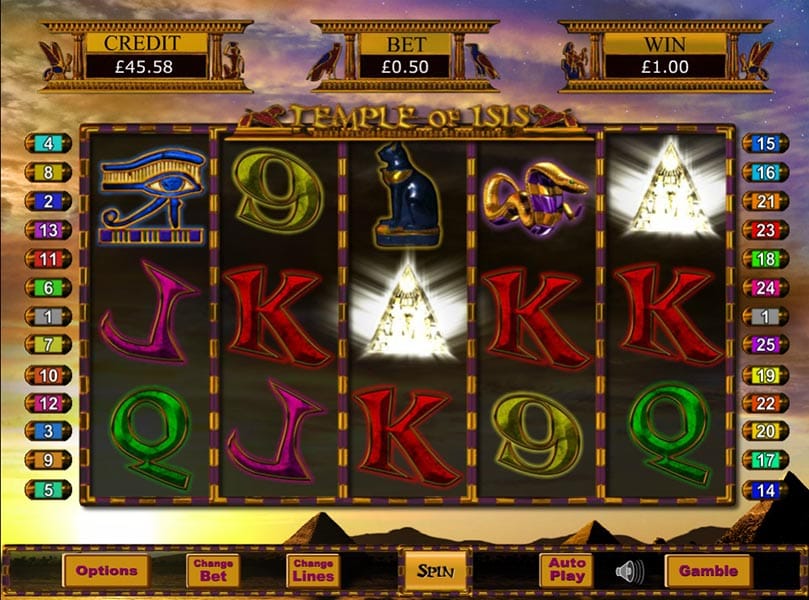Click payline marker 21
Screen dimensions: 809x600
click(x=765, y=201)
